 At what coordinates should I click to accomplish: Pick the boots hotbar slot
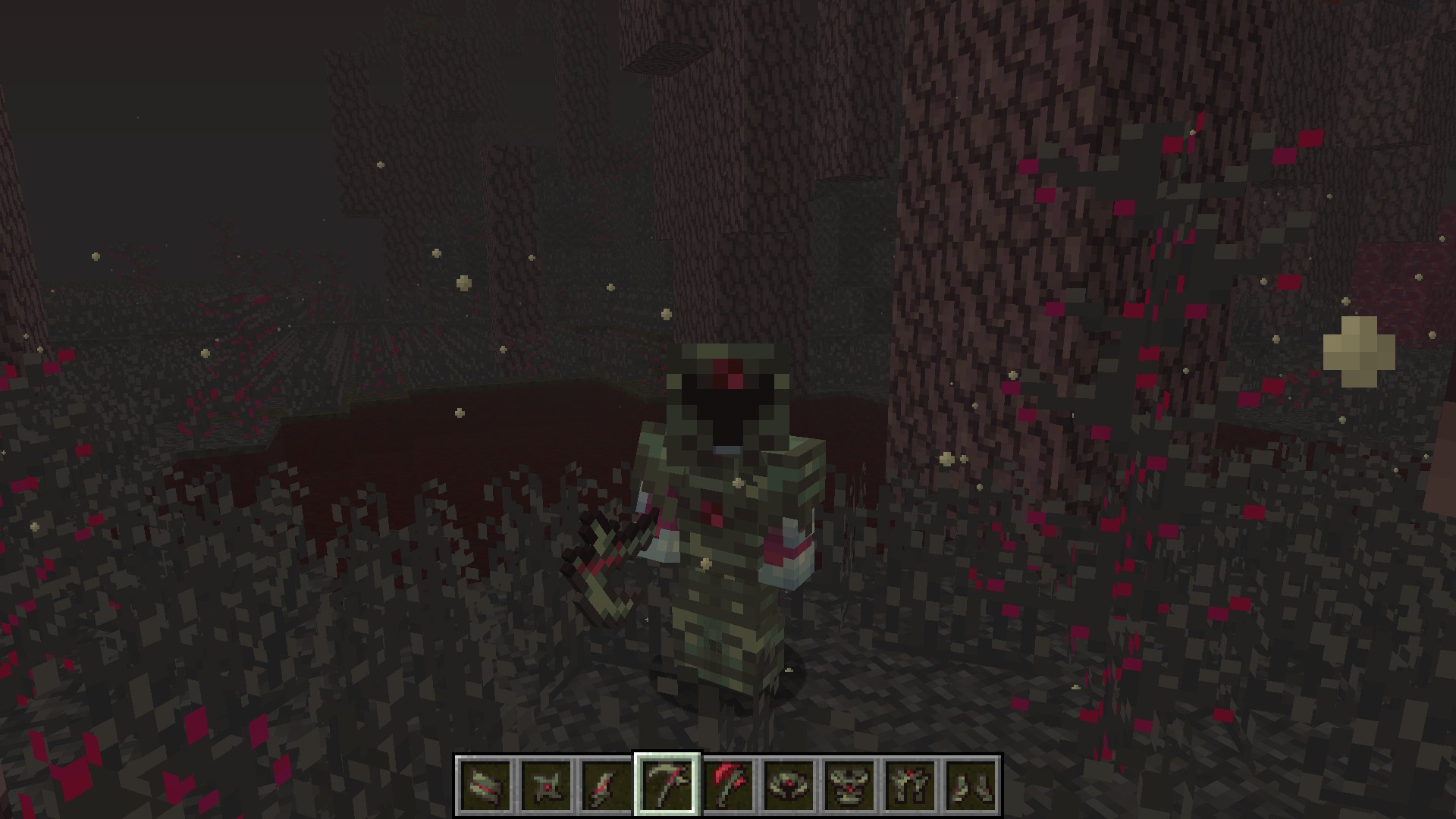(x=971, y=784)
